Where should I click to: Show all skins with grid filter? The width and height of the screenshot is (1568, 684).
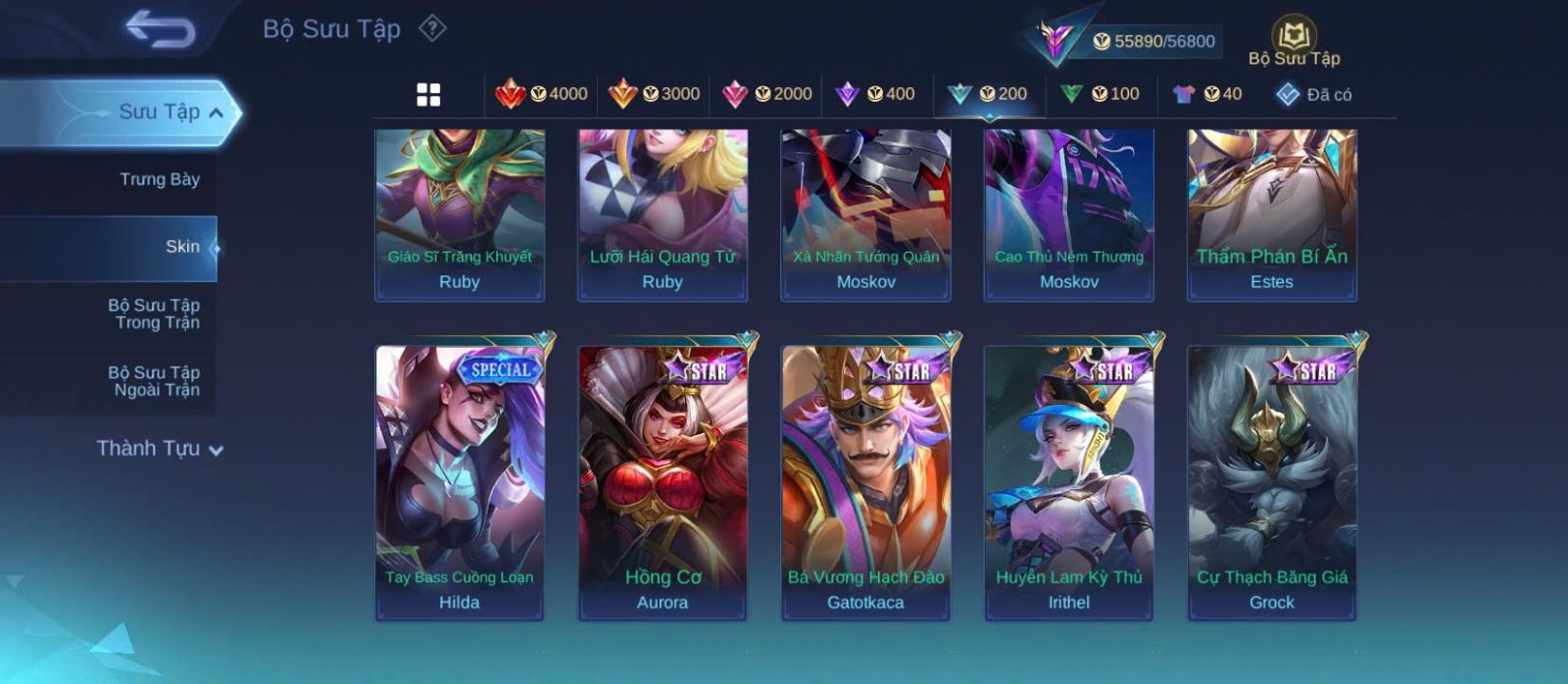click(428, 94)
